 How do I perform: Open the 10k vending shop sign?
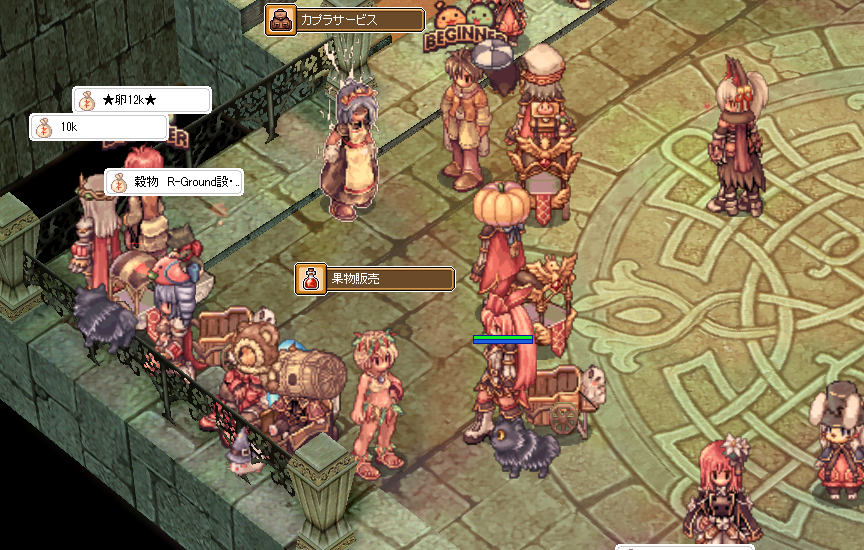coord(98,128)
